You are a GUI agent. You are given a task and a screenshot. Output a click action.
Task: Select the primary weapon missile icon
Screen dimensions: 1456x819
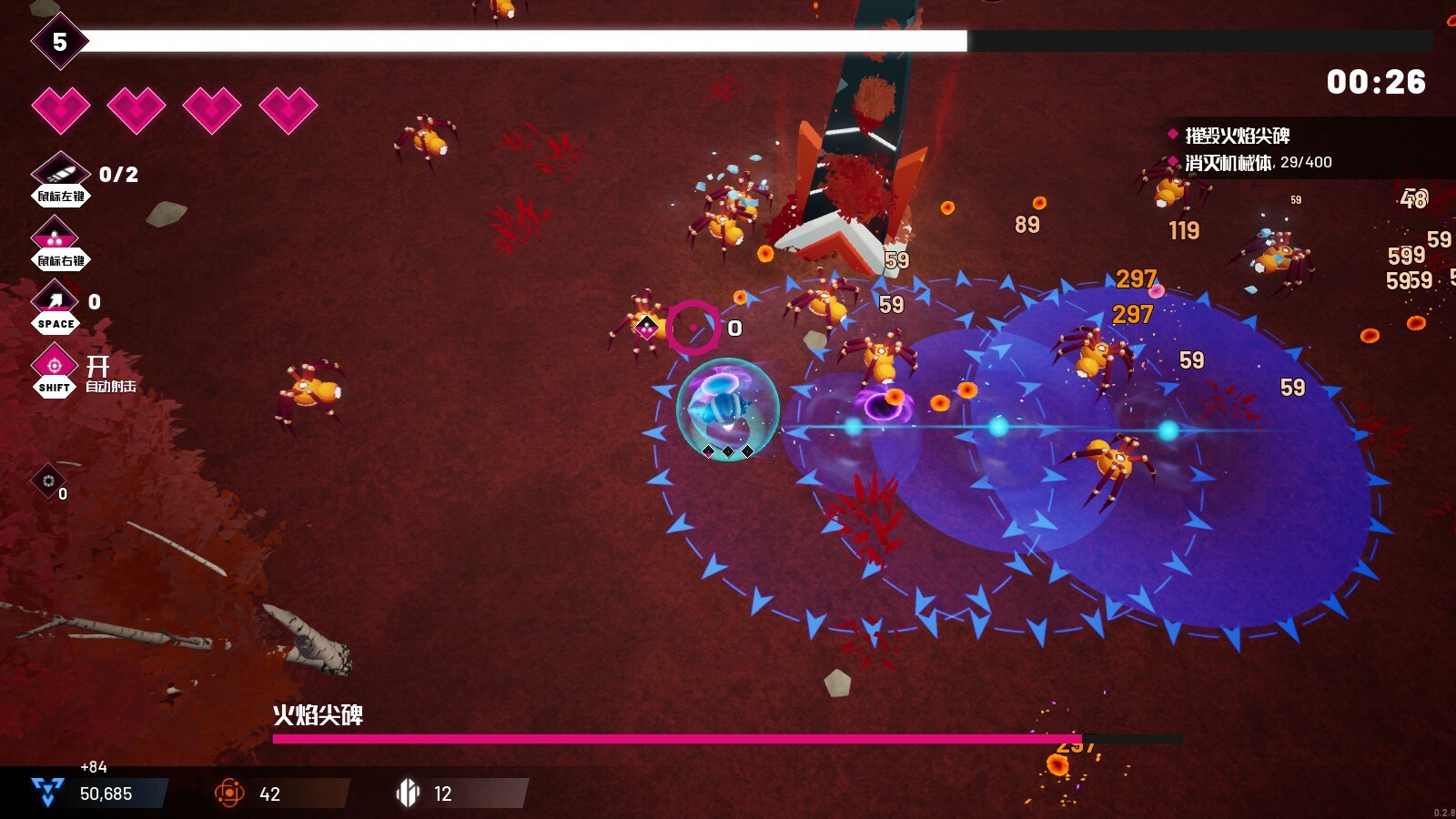[59, 172]
